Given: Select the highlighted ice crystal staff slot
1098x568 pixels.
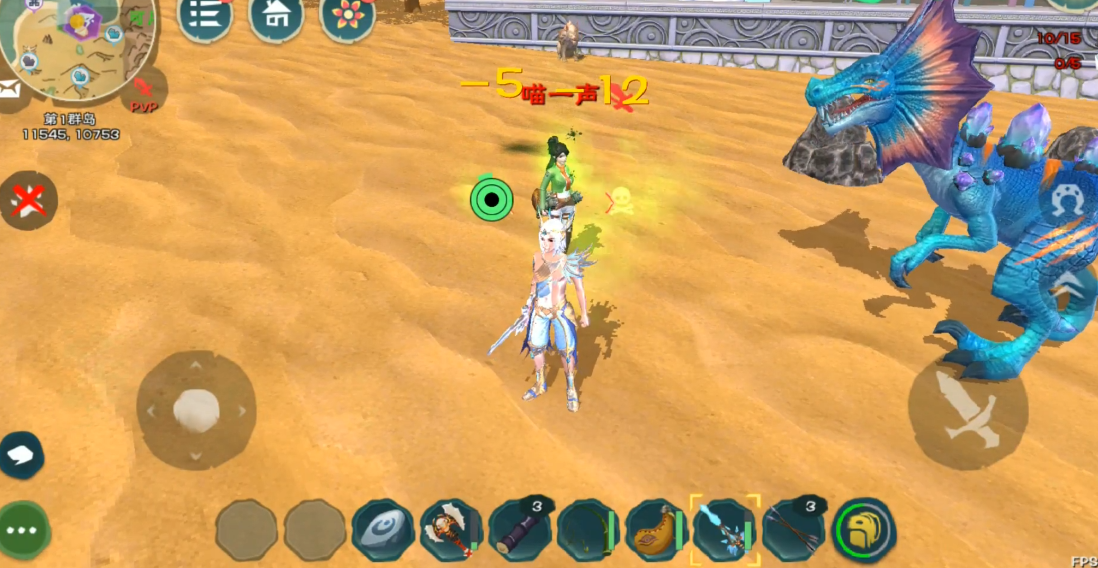Looking at the screenshot, I should click(x=725, y=530).
